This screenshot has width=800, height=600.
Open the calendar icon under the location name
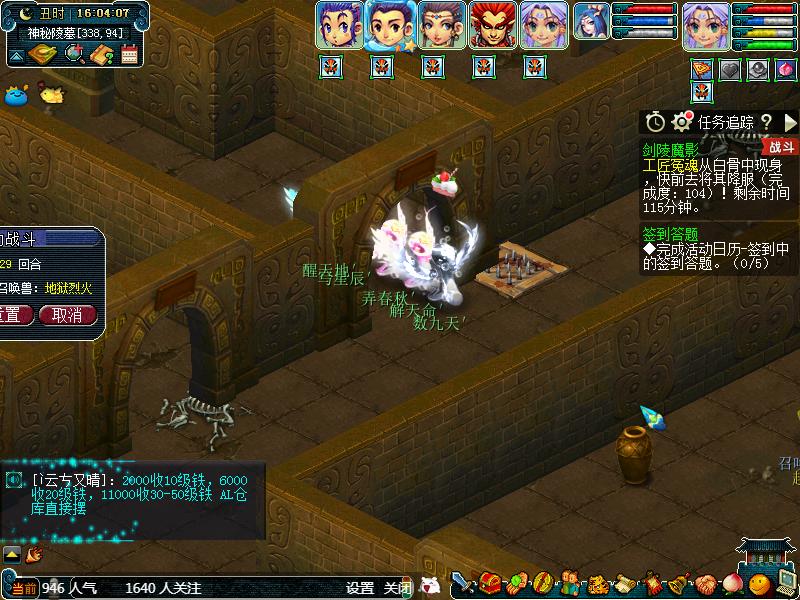click(x=129, y=55)
